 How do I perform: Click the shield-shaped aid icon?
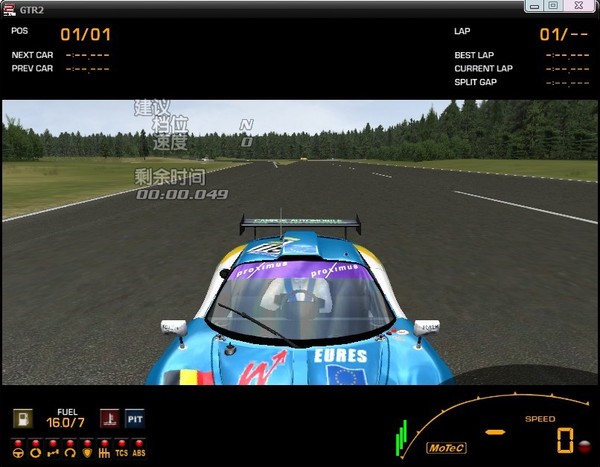point(88,451)
